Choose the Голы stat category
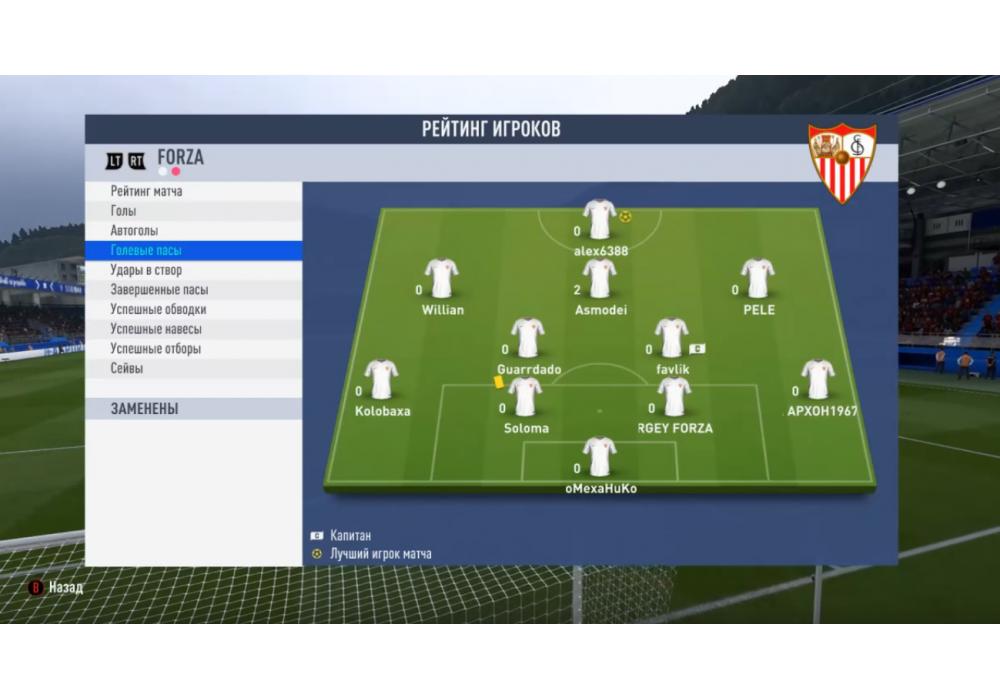The height and width of the screenshot is (700, 1000). pos(124,211)
